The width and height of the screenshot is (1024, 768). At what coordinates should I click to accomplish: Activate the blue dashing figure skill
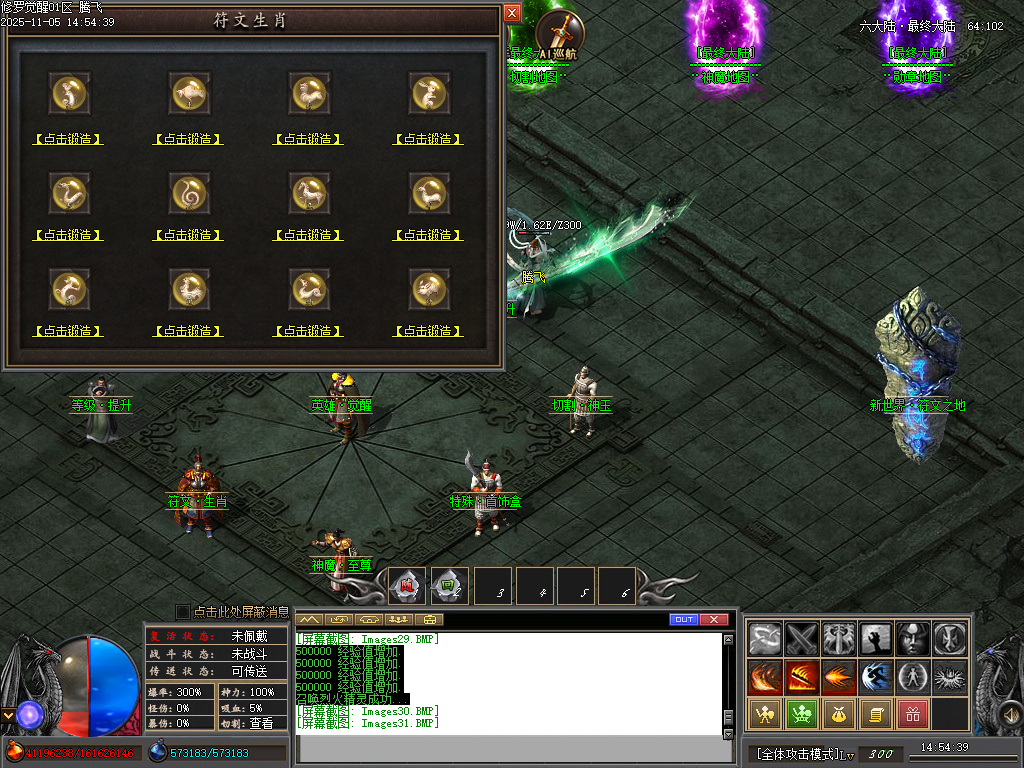point(876,677)
